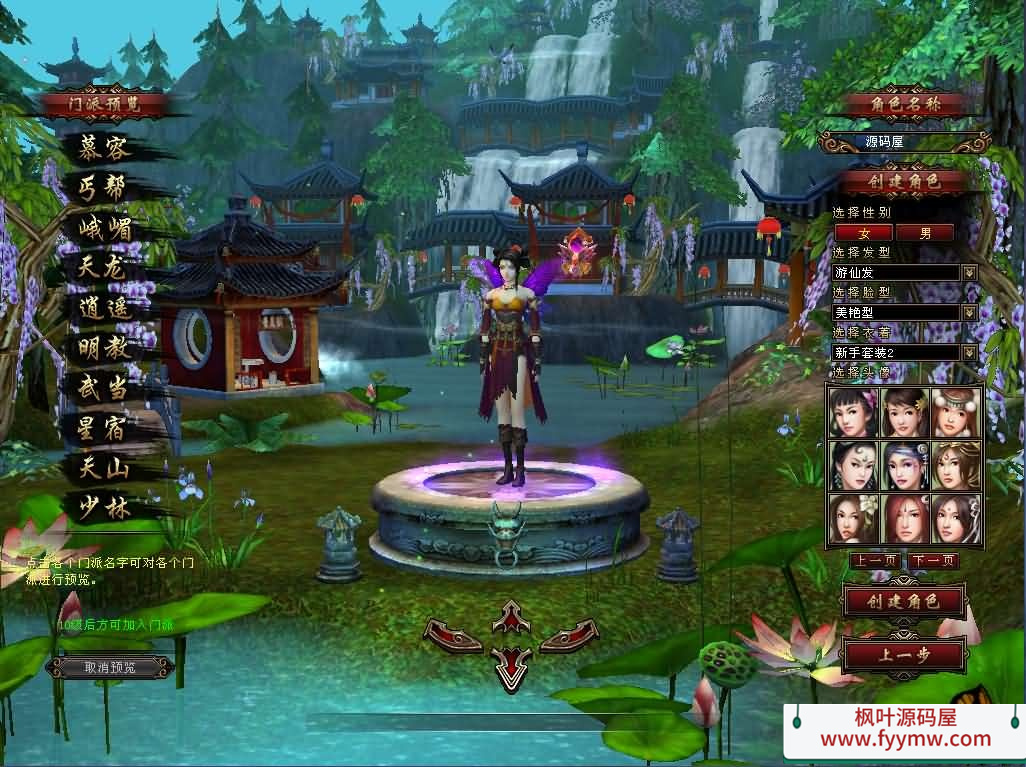Choose female gender 女

[864, 232]
